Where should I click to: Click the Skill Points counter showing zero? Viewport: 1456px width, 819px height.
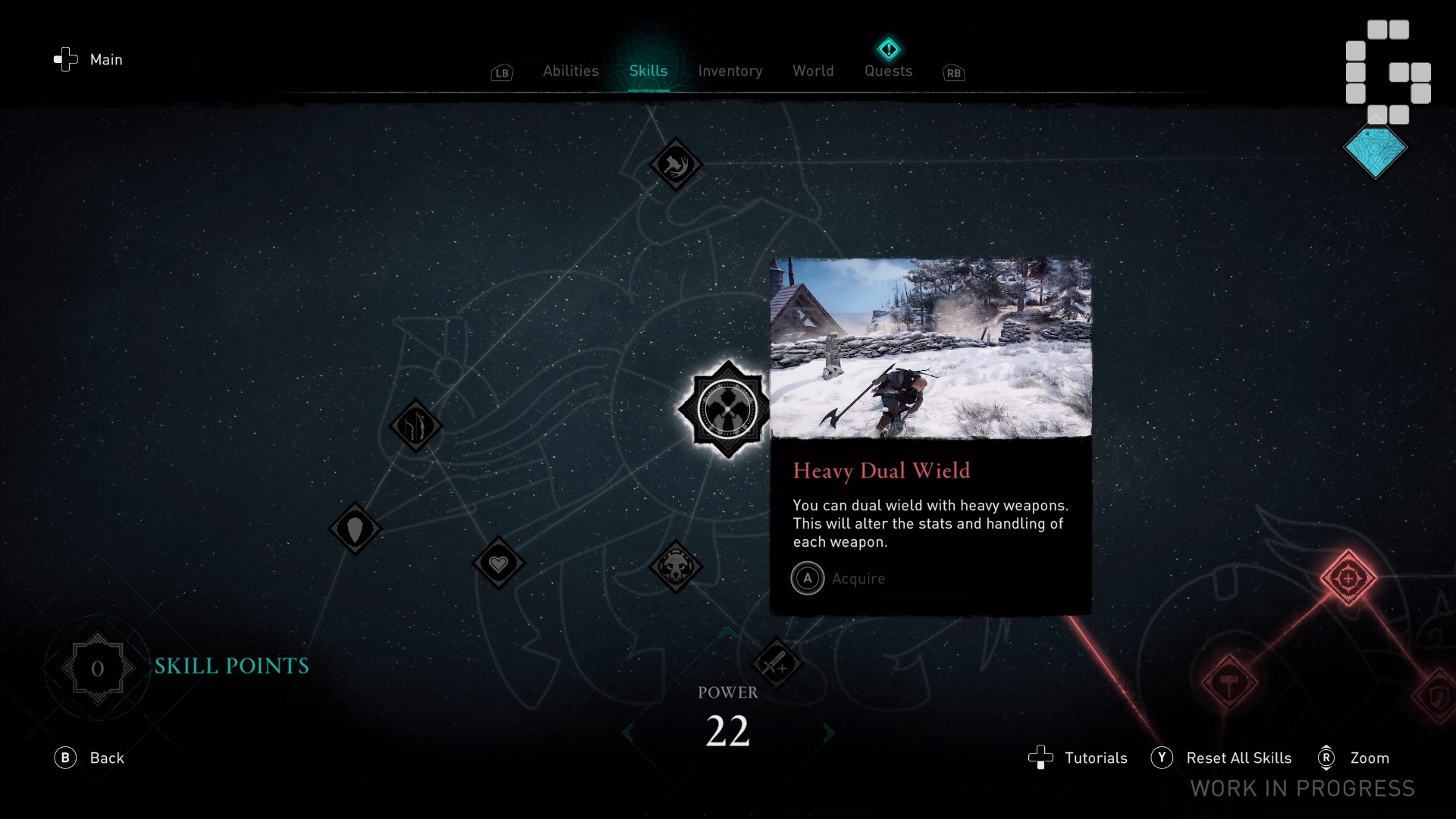pos(97,668)
